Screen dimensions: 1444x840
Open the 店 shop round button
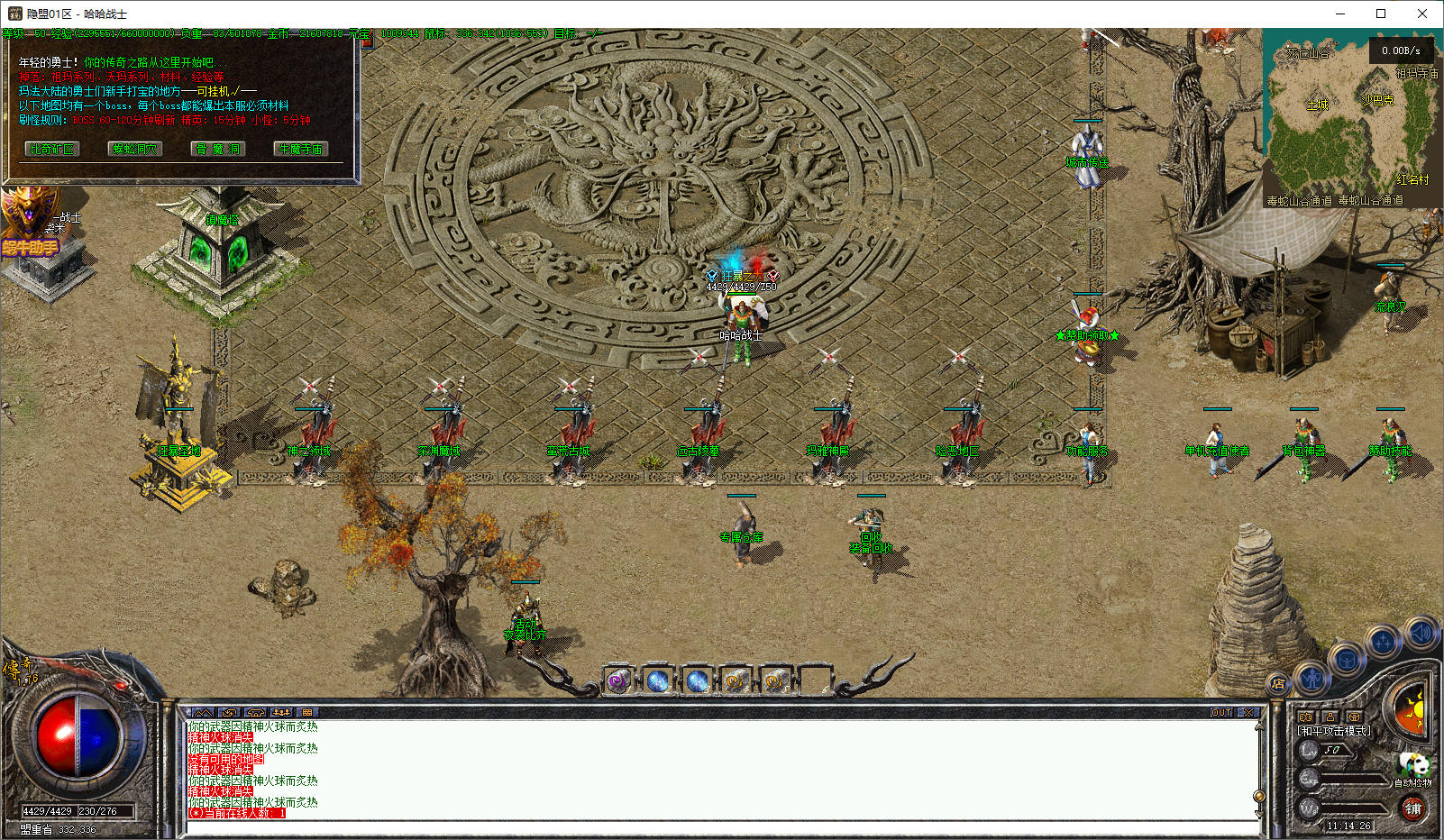click(1278, 683)
